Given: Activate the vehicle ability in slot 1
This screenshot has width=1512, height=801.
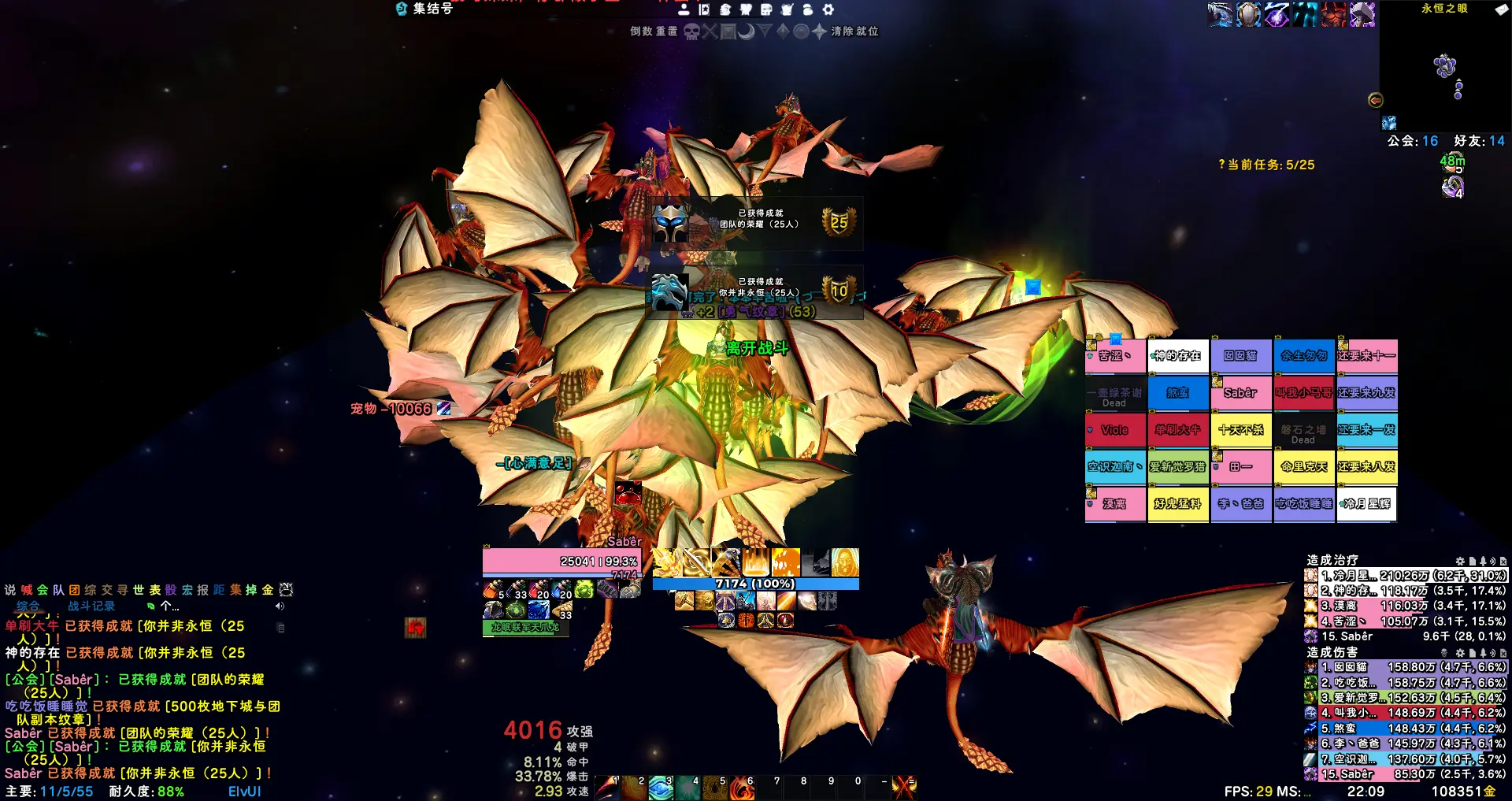Looking at the screenshot, I should tap(607, 787).
